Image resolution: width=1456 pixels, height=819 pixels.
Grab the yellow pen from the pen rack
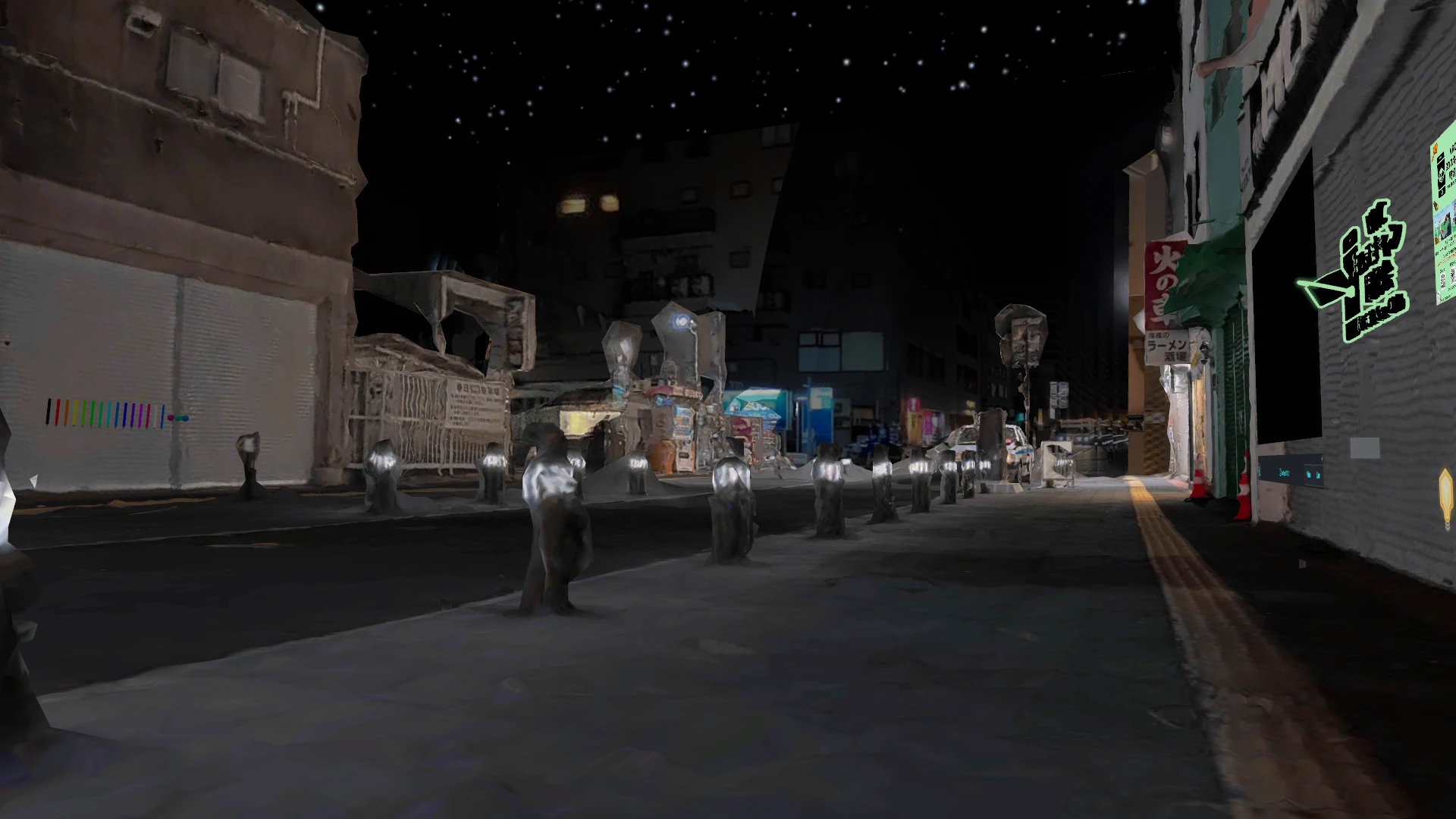point(74,413)
